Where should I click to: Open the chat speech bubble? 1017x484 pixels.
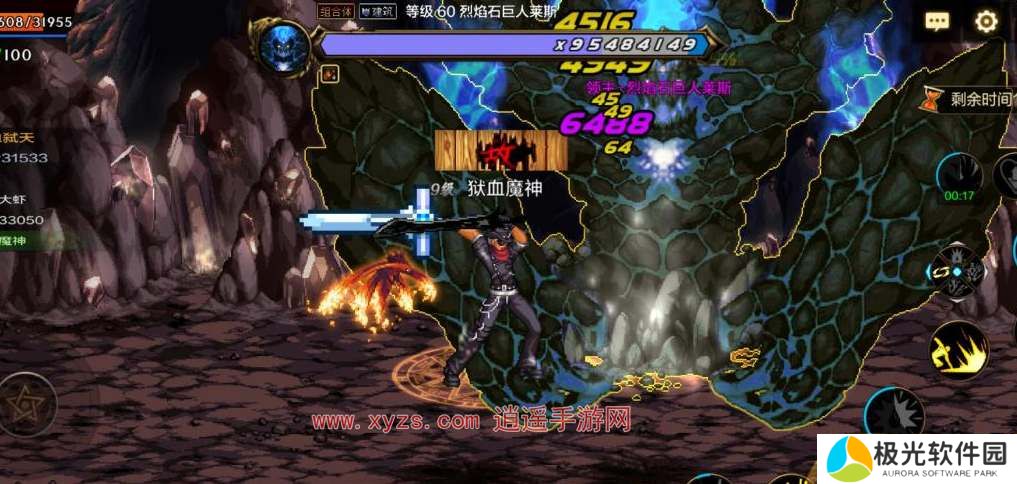click(x=937, y=22)
